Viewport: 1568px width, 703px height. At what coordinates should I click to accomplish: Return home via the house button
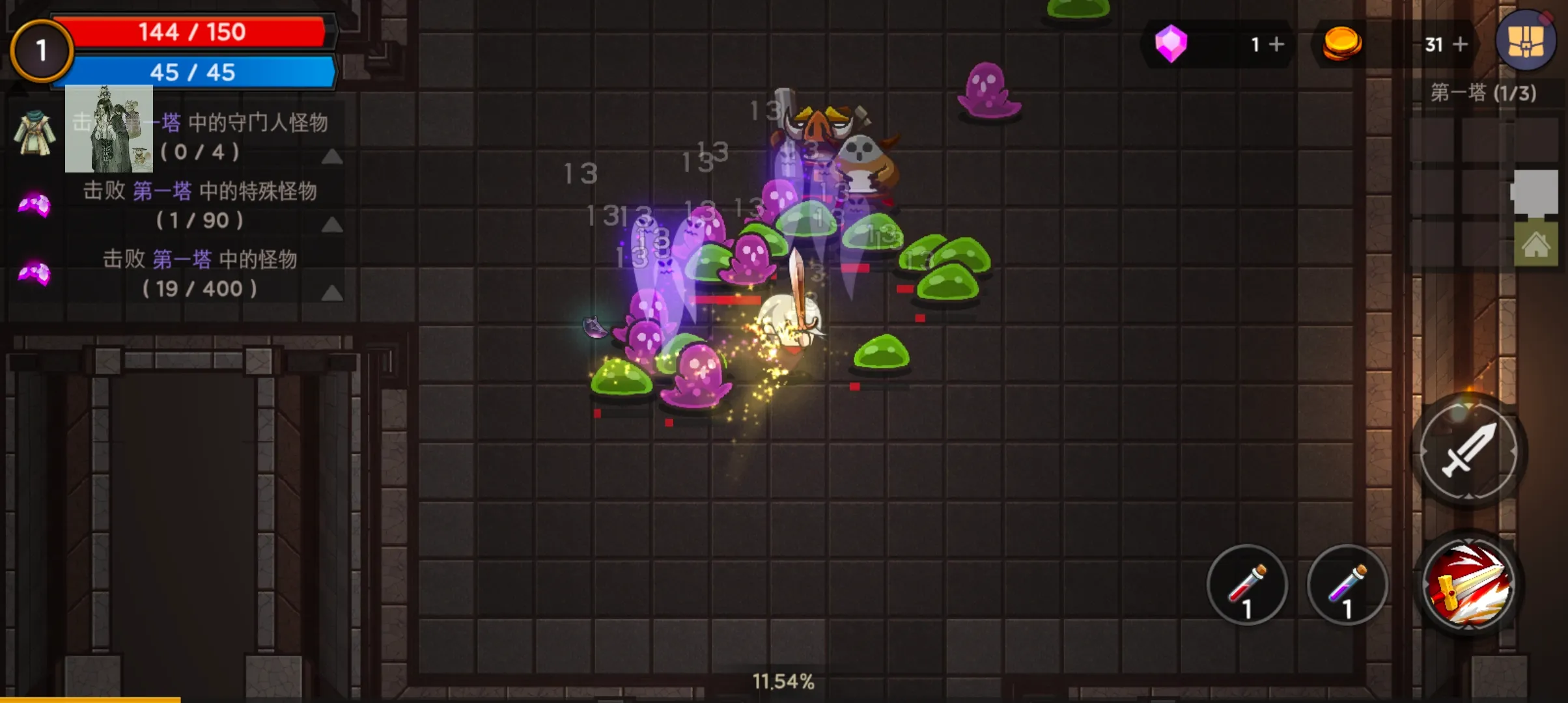click(x=1535, y=245)
